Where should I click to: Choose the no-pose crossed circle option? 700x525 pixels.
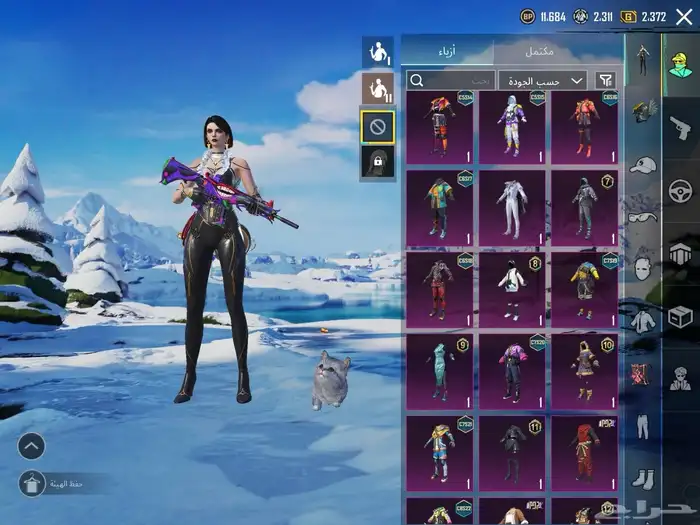(377, 126)
